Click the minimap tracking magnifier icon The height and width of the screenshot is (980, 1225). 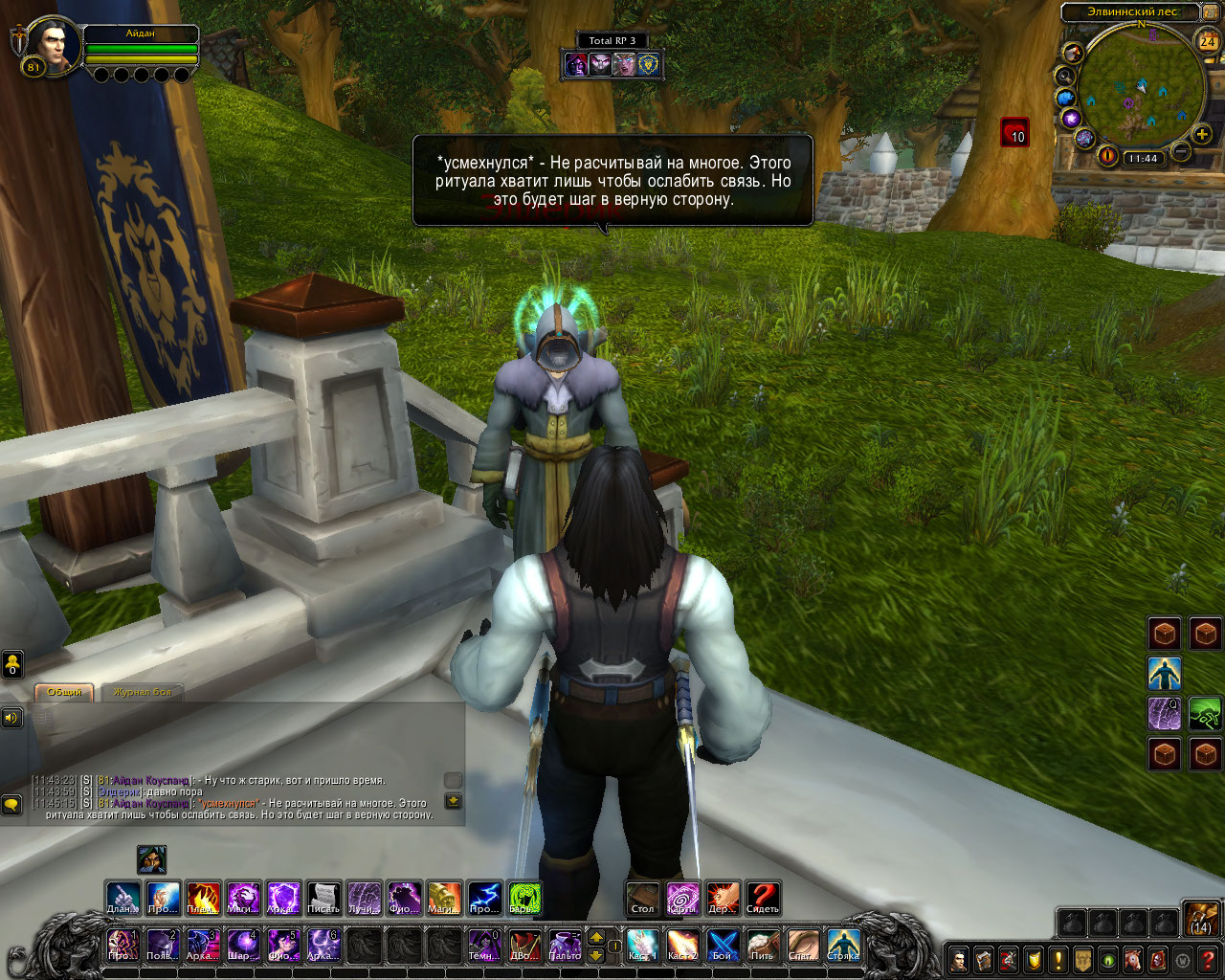tap(1064, 76)
